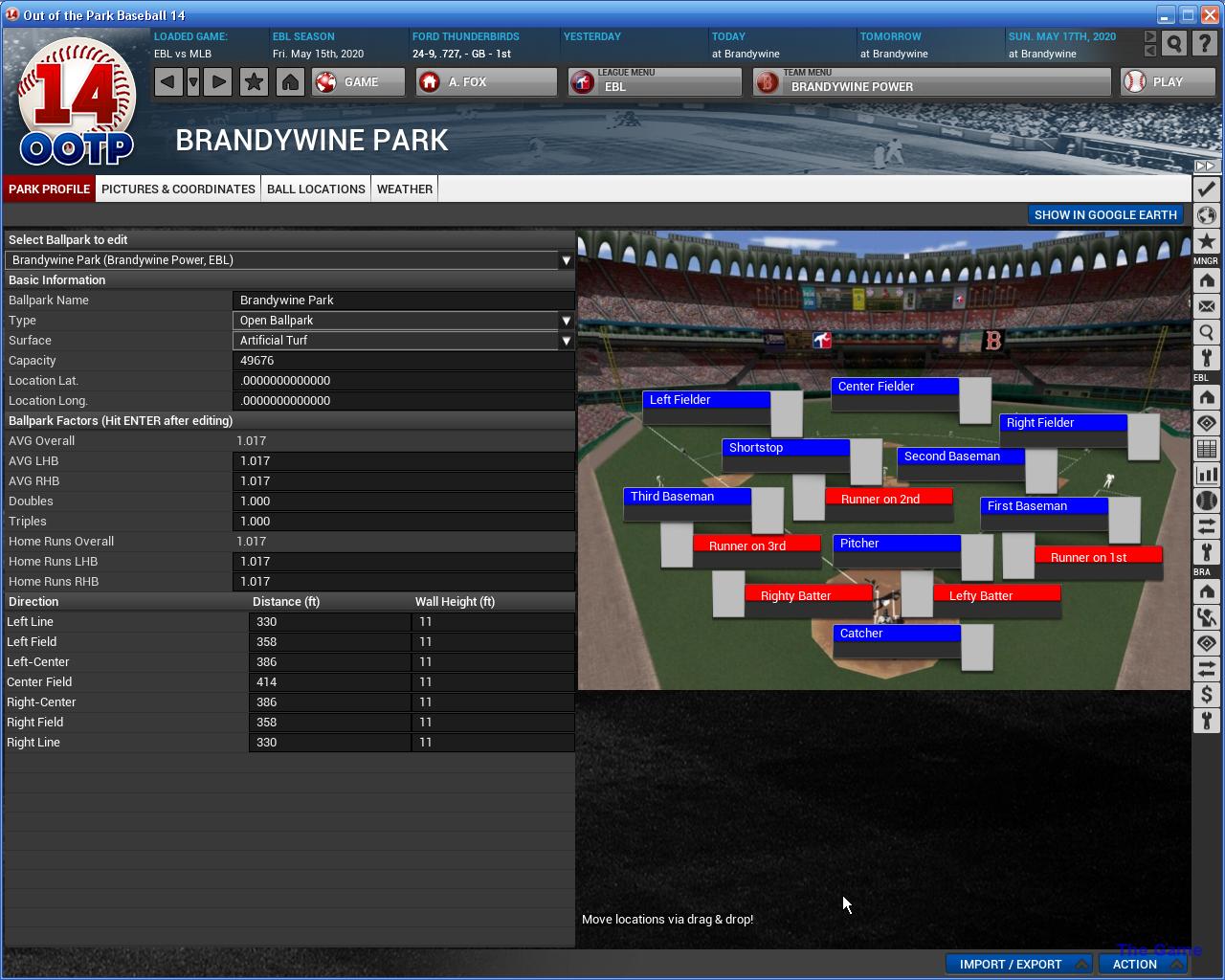Select the Park Profile tab
The height and width of the screenshot is (980, 1225).
49,189
